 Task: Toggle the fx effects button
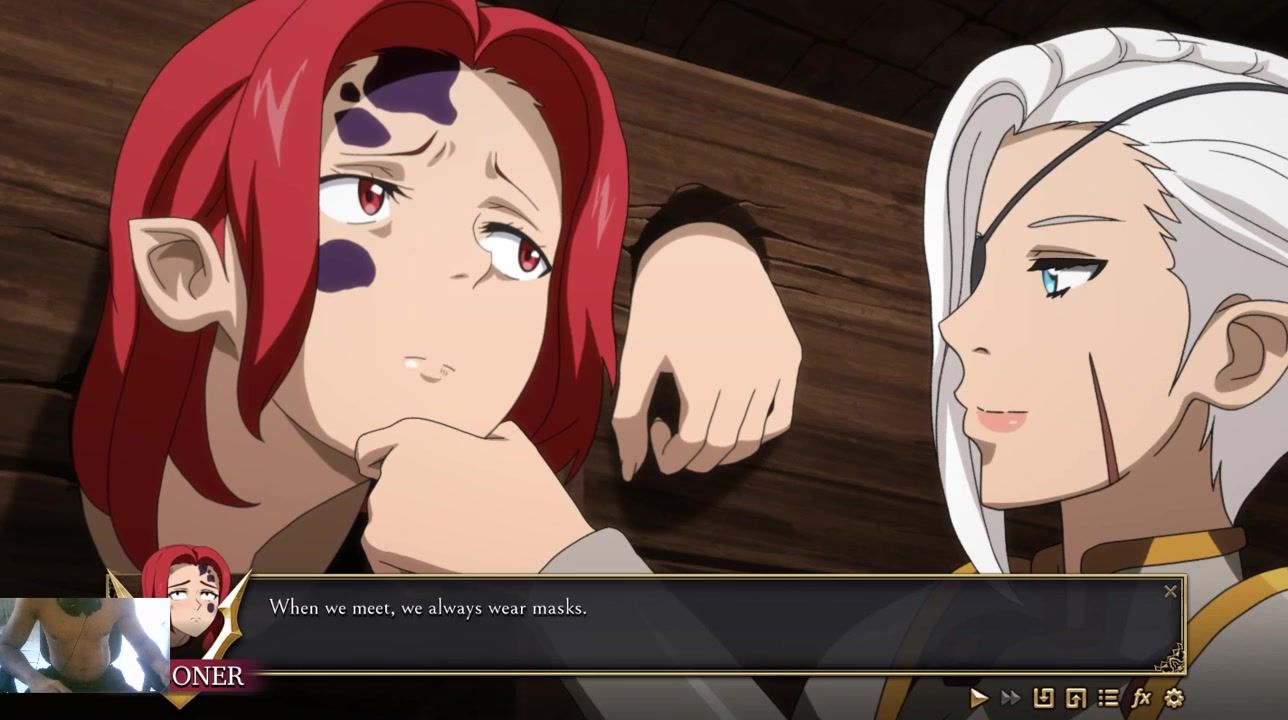(1141, 698)
